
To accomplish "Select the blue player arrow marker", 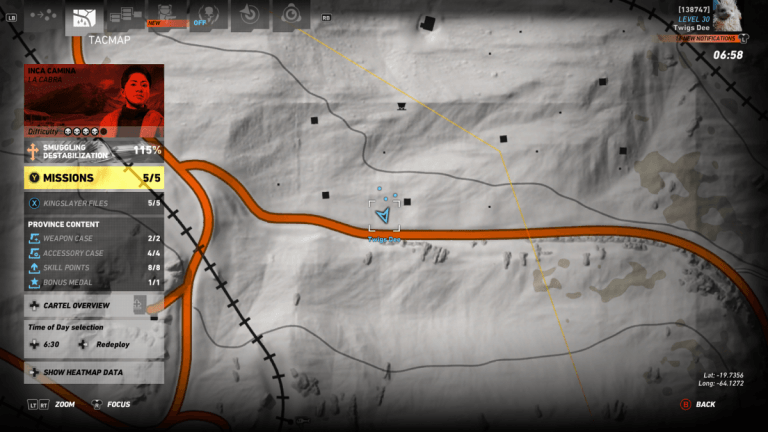I will point(382,215).
